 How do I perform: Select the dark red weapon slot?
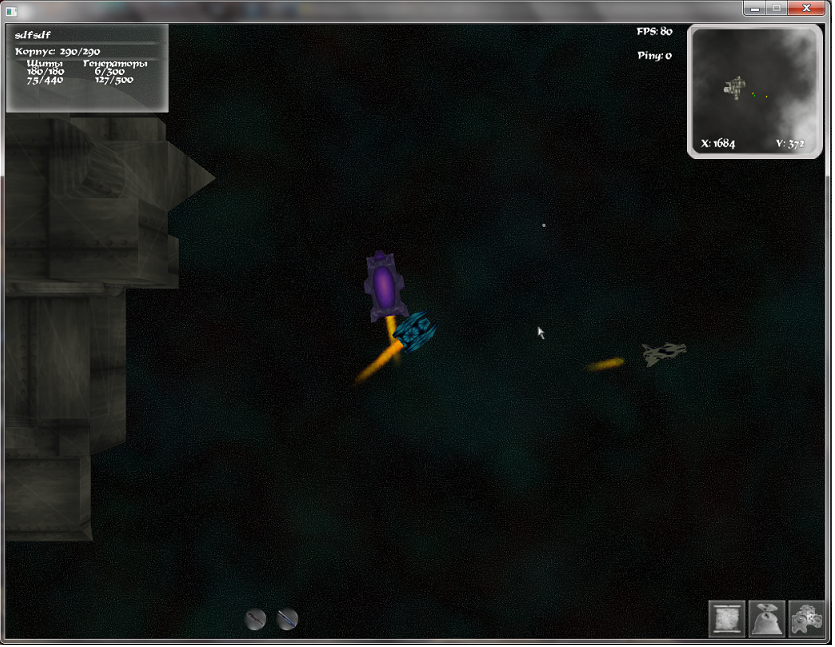[256, 619]
